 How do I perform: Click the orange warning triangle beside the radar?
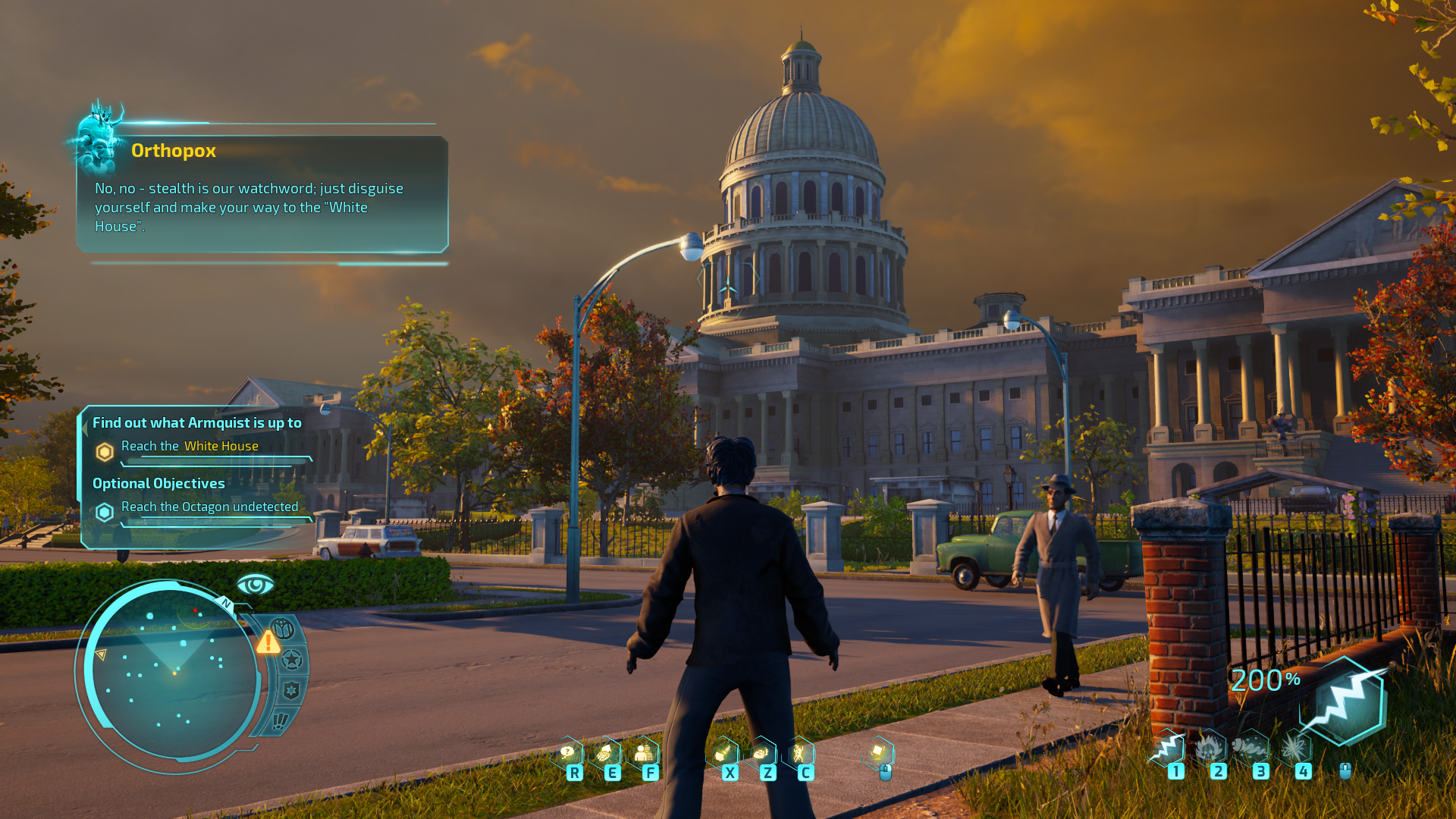[x=268, y=643]
